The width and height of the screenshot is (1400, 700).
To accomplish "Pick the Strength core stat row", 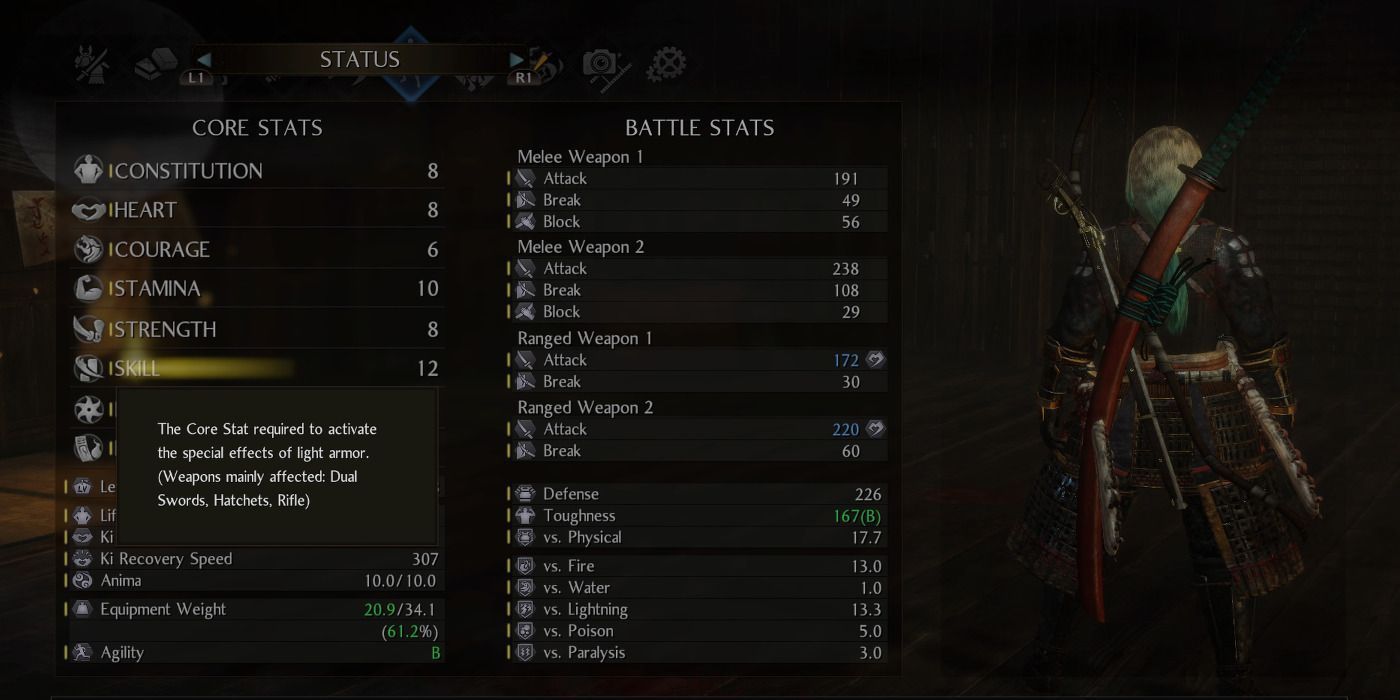I will [257, 329].
